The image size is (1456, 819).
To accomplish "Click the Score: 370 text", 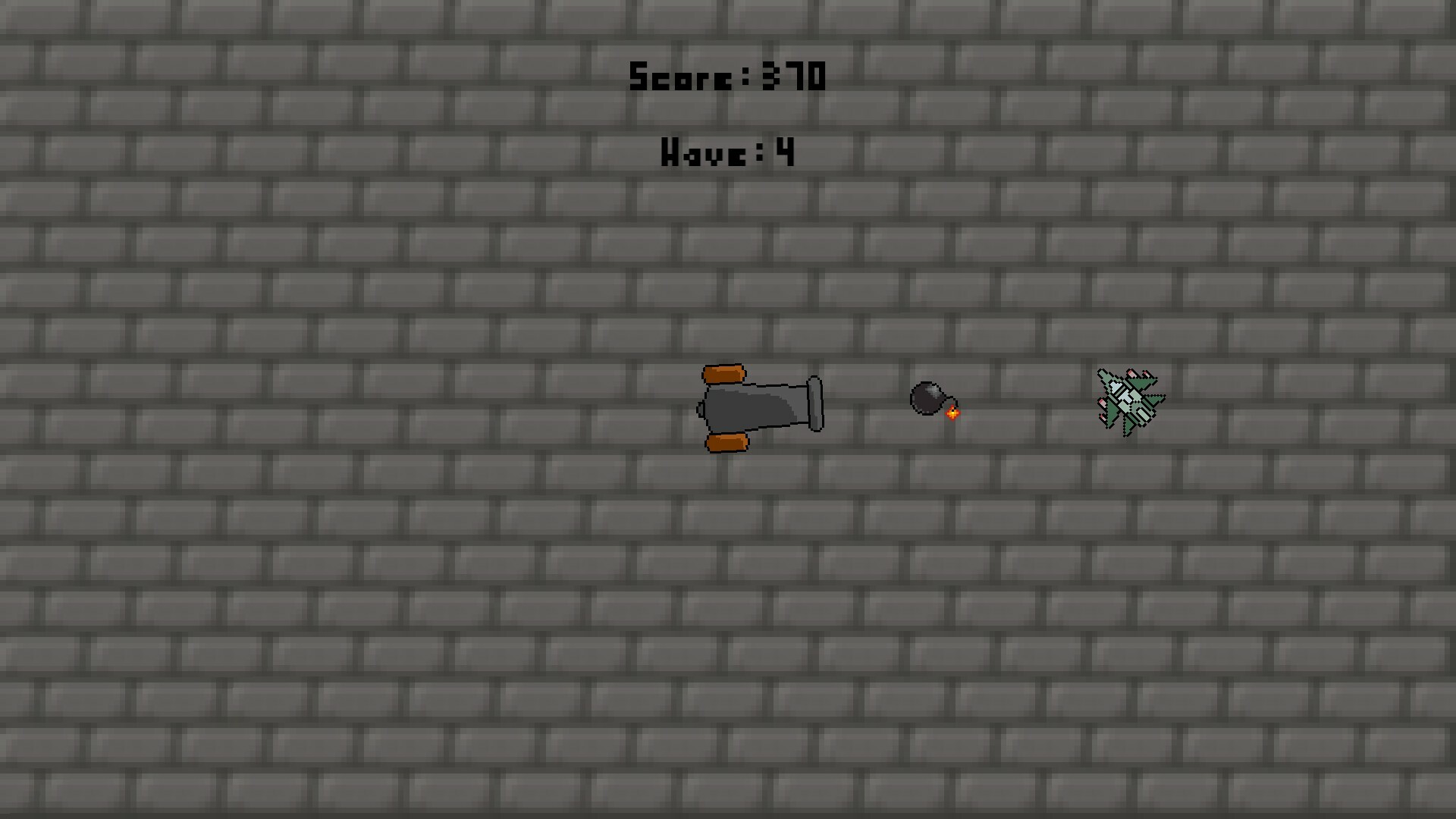I will (726, 76).
